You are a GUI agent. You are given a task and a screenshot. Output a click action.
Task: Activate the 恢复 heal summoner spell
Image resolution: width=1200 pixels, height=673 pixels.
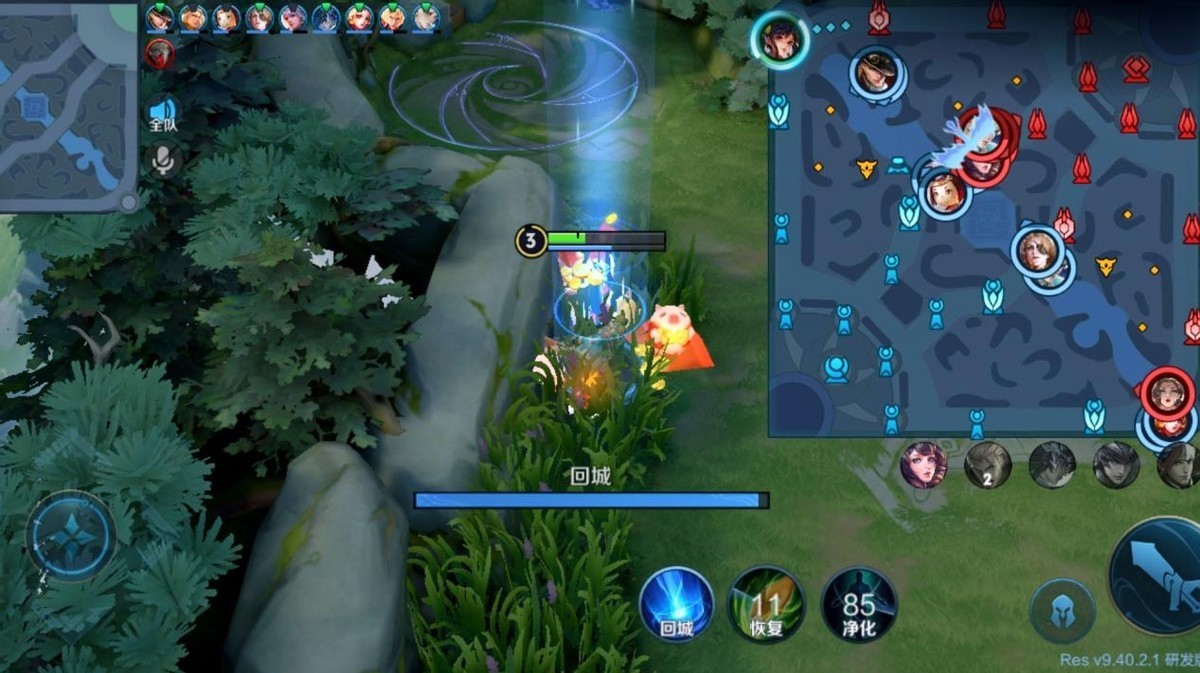tap(766, 603)
